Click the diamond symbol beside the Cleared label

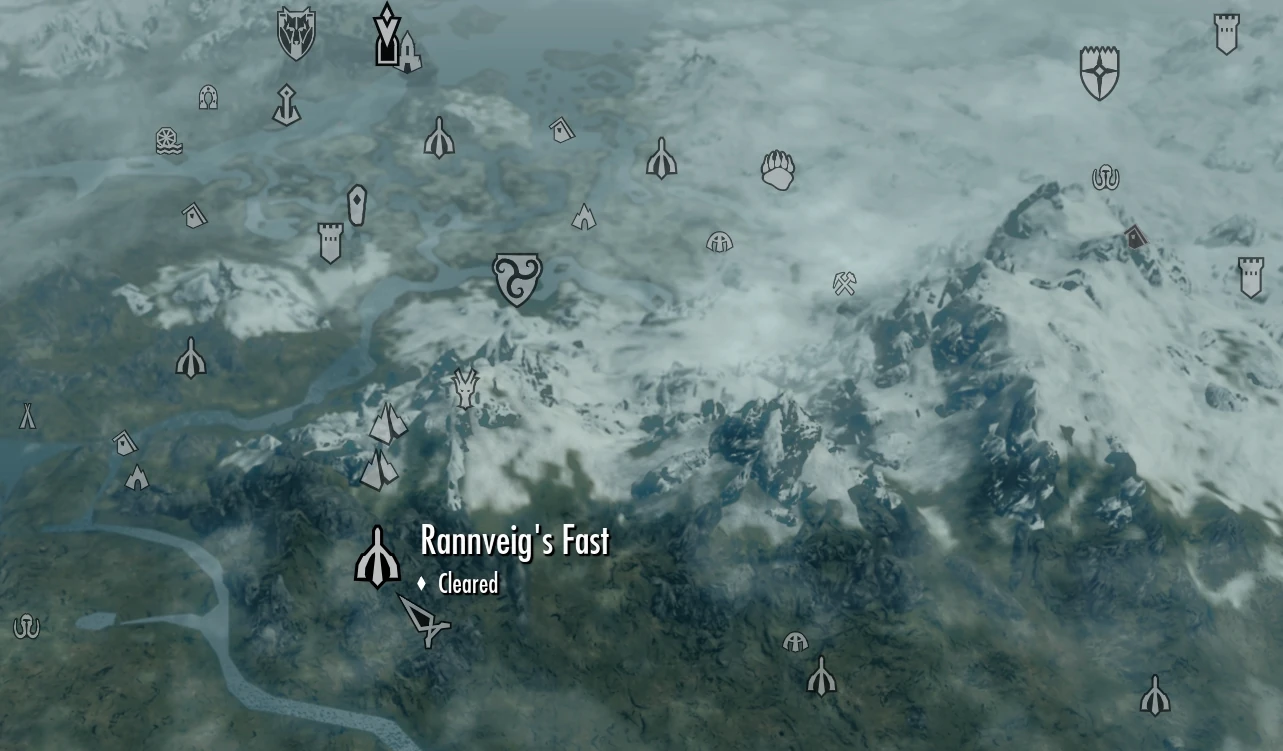click(424, 582)
